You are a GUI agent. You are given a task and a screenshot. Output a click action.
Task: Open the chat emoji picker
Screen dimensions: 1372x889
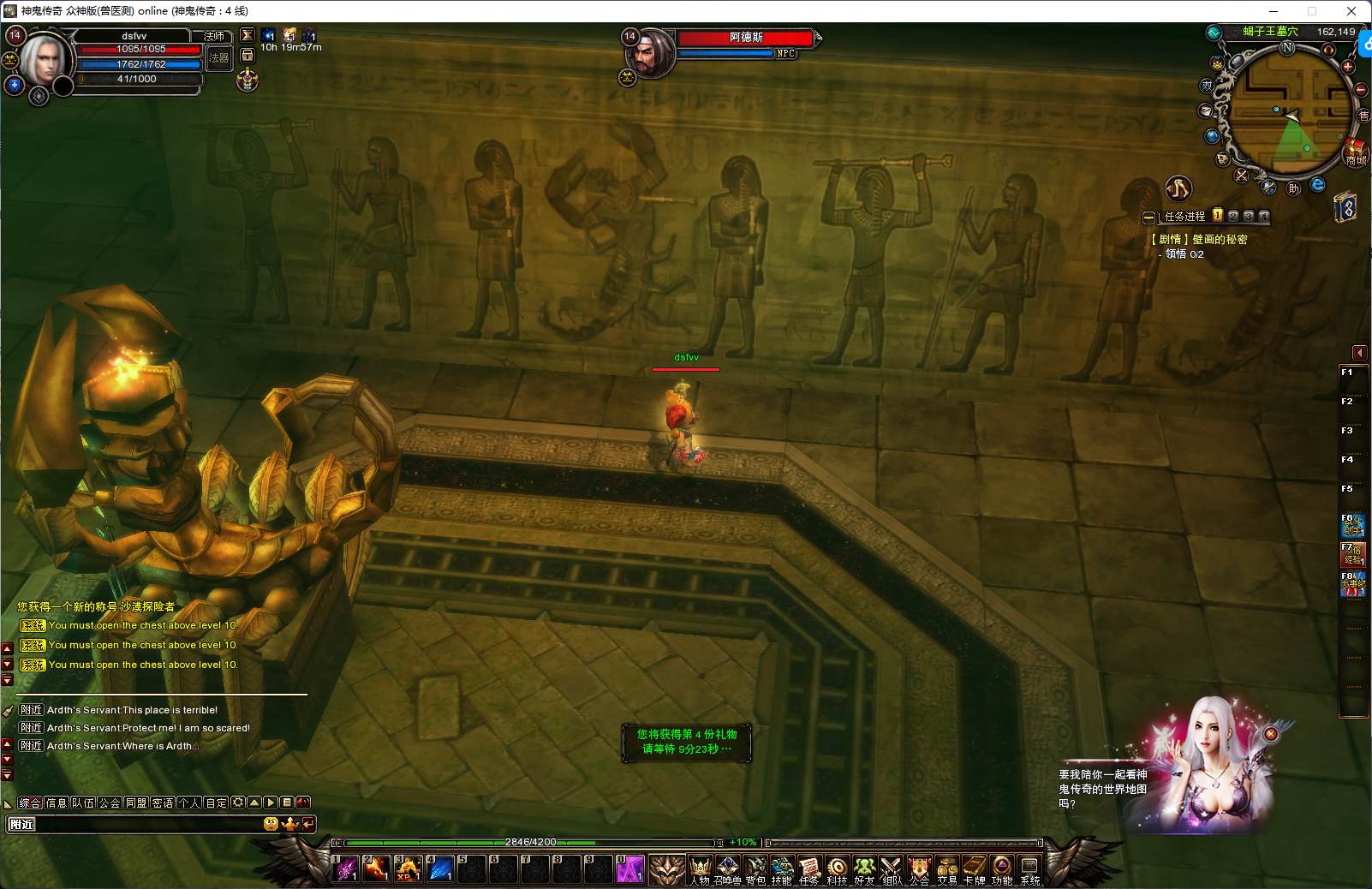(x=271, y=824)
